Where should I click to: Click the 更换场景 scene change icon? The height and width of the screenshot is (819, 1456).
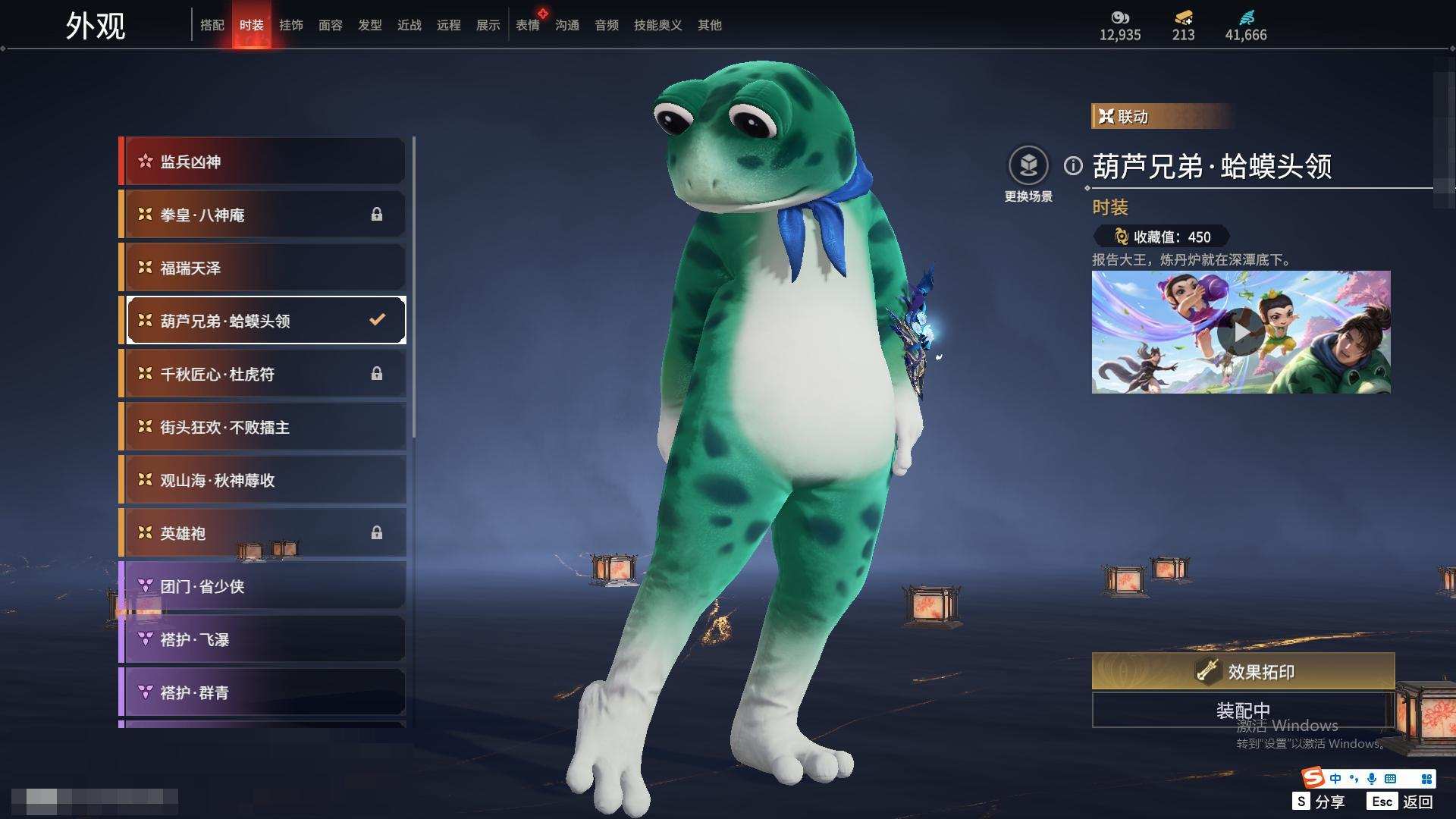click(x=1028, y=165)
